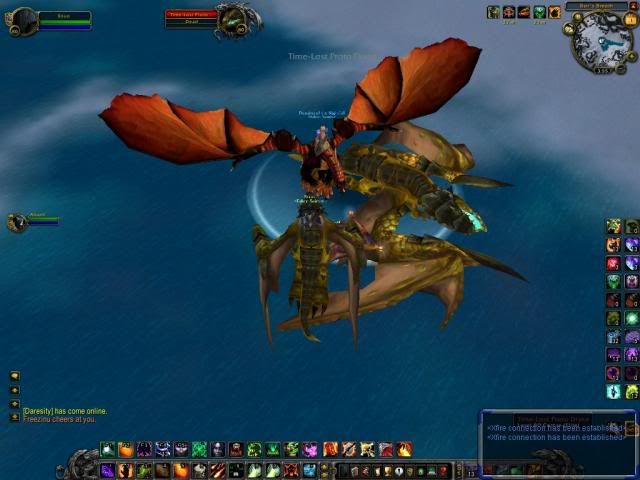The height and width of the screenshot is (480, 640).
Task: Click the green gem buff icon
Action: [540, 12]
